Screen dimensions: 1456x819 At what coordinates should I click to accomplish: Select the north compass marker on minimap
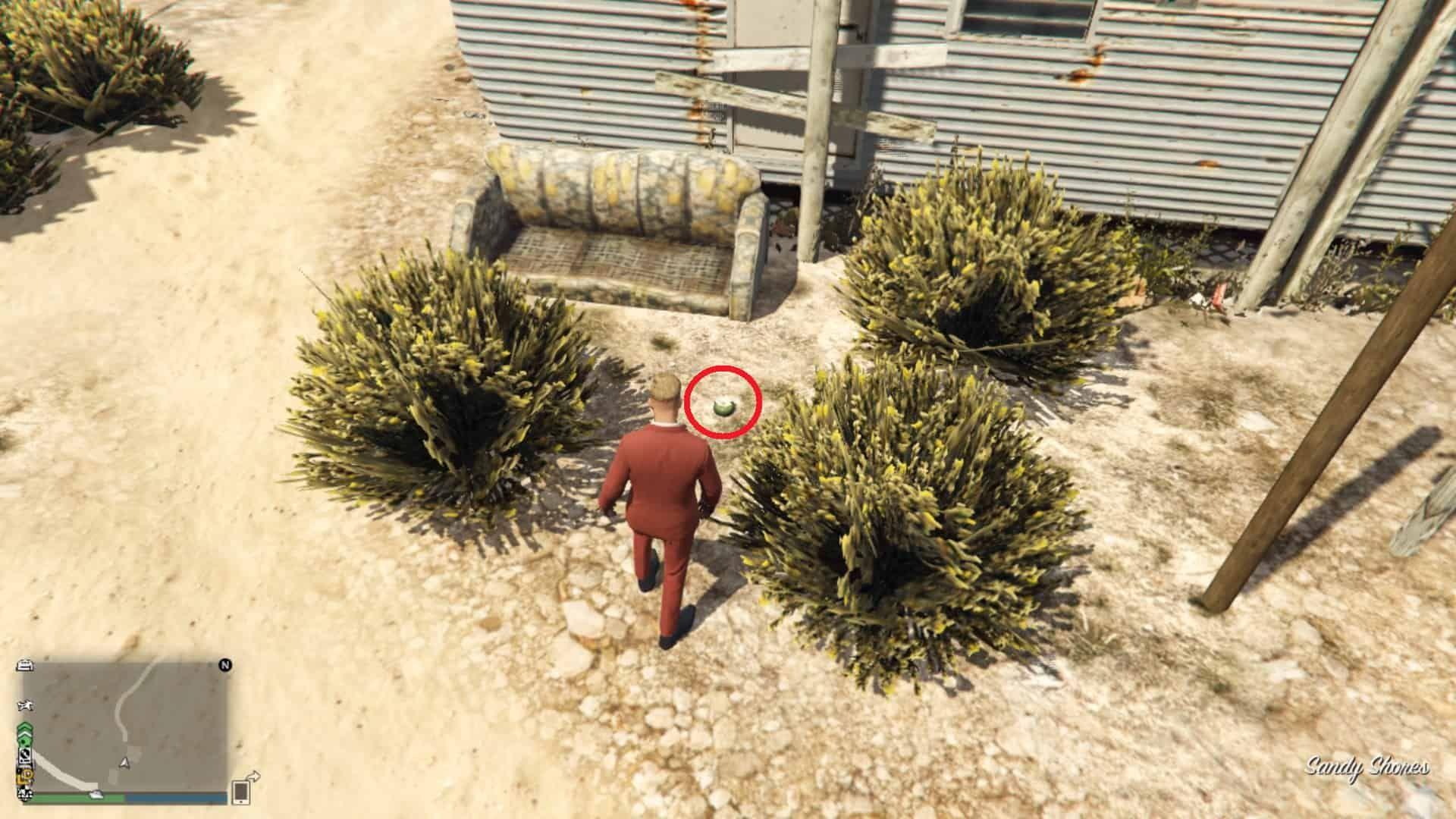click(x=225, y=666)
